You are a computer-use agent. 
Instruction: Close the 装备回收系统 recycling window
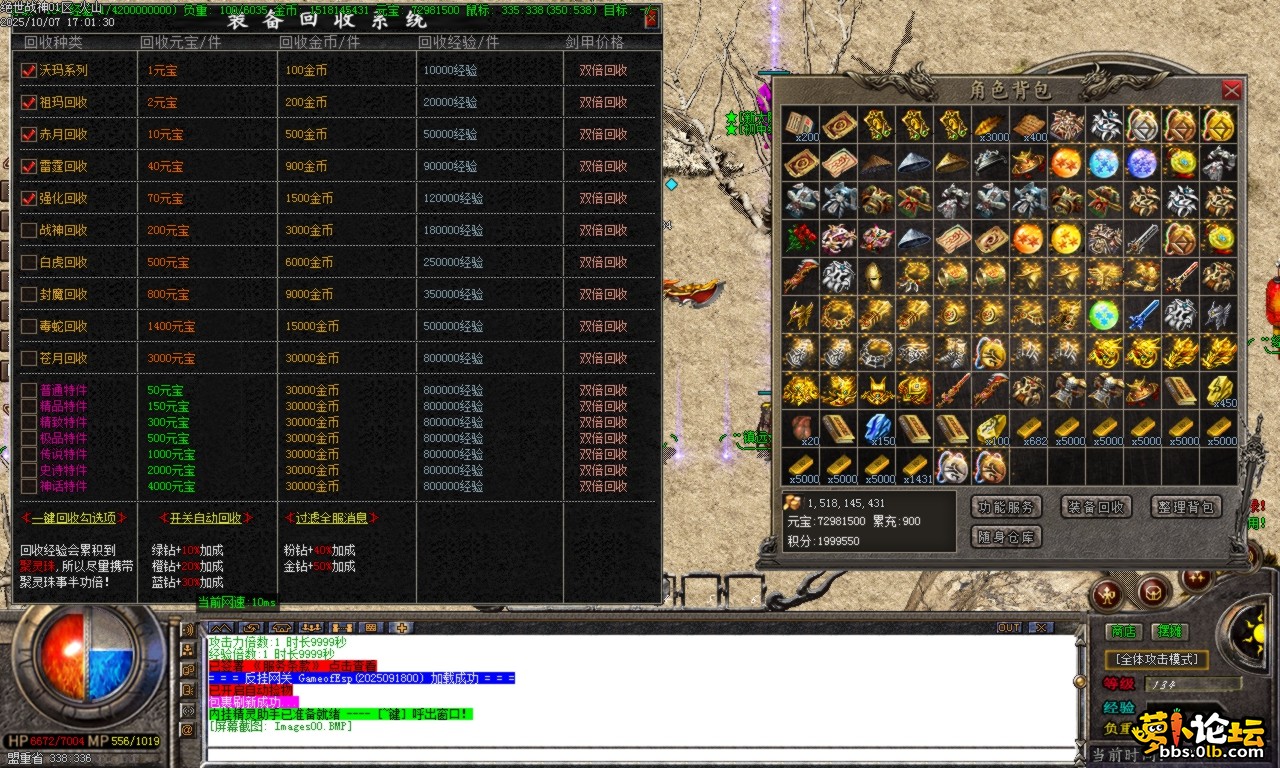(651, 18)
